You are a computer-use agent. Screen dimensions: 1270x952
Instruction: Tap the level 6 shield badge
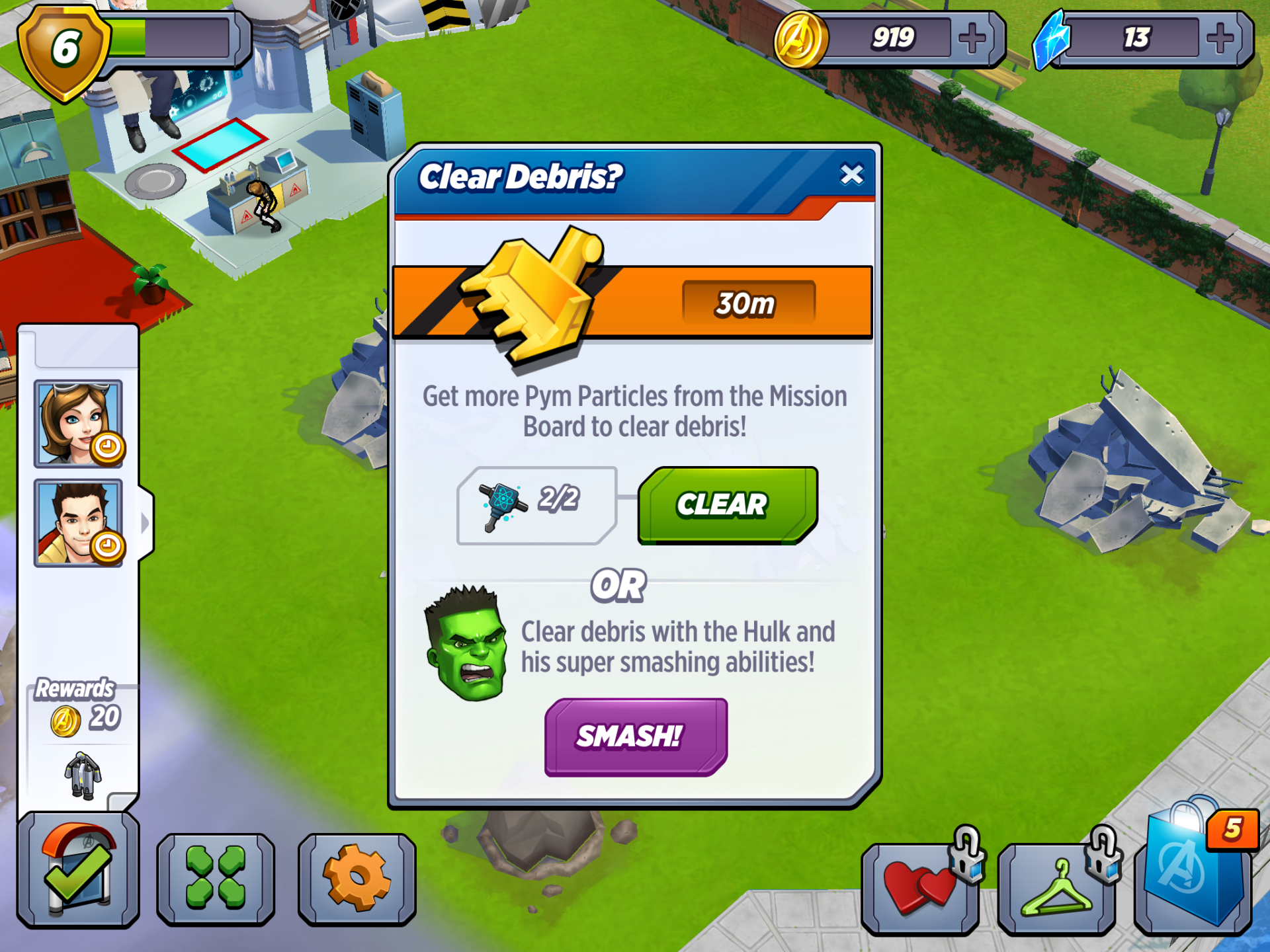point(63,50)
